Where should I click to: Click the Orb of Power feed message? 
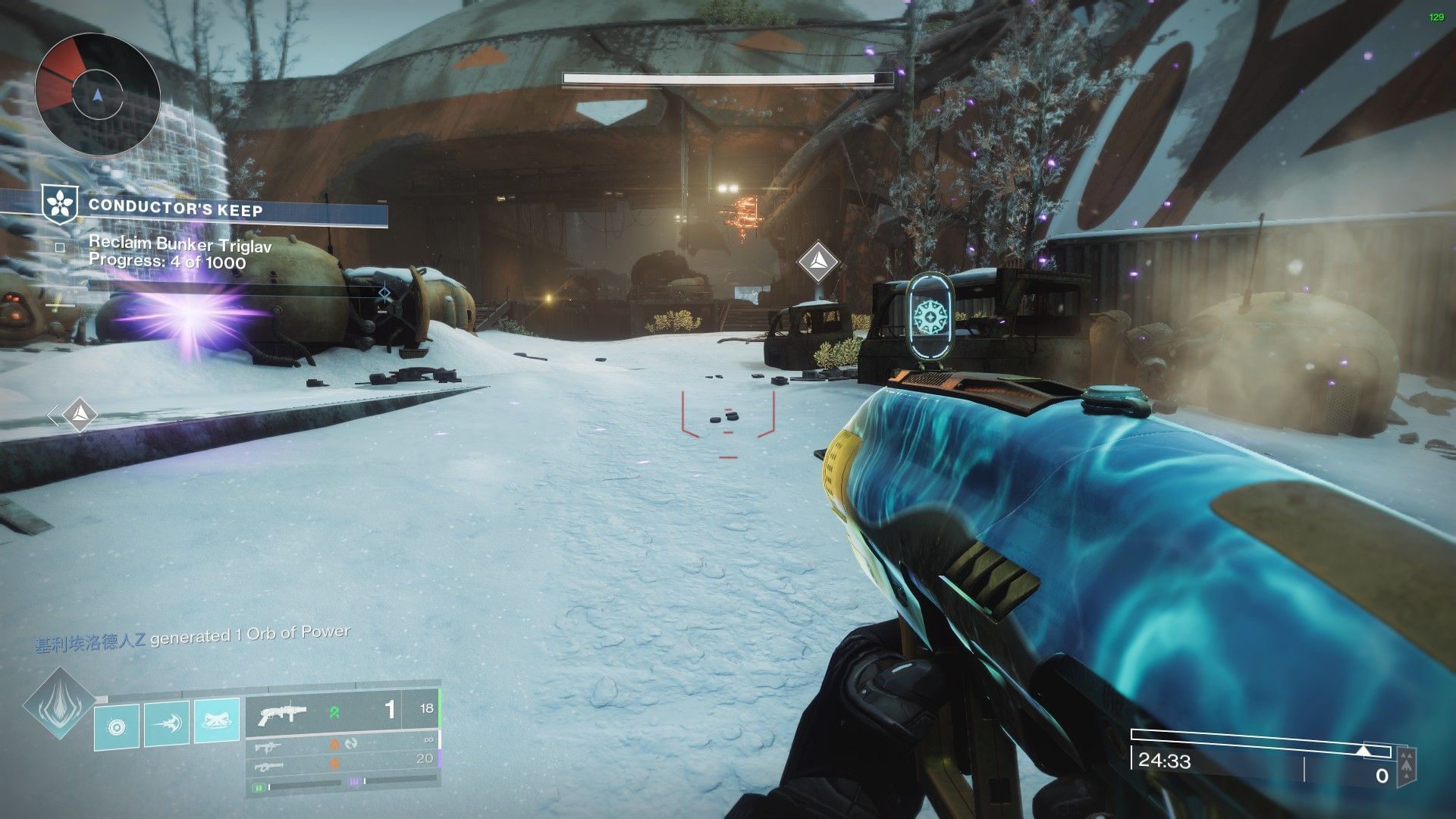[x=193, y=638]
